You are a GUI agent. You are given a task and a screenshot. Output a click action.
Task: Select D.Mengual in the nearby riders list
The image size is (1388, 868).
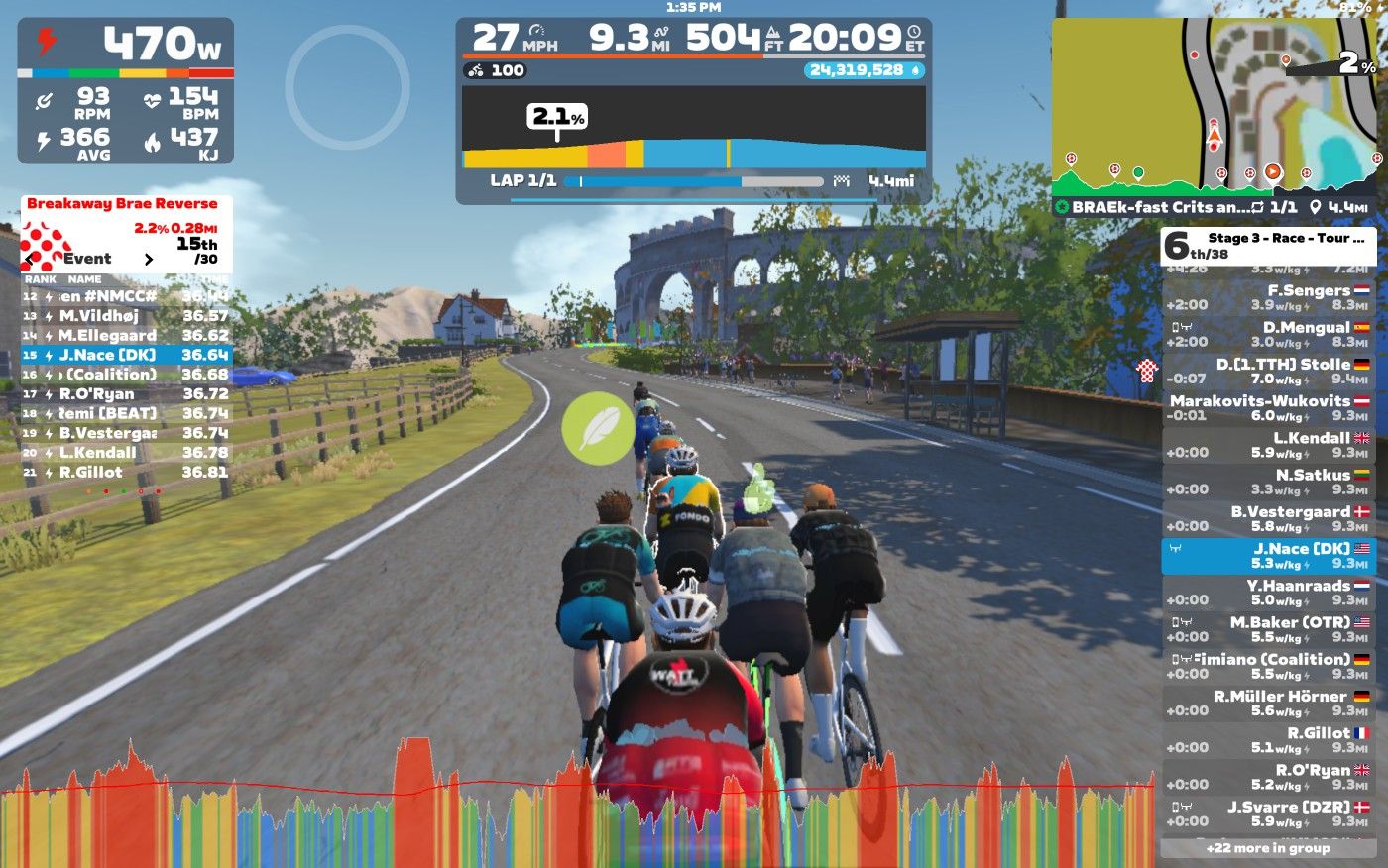(1269, 334)
